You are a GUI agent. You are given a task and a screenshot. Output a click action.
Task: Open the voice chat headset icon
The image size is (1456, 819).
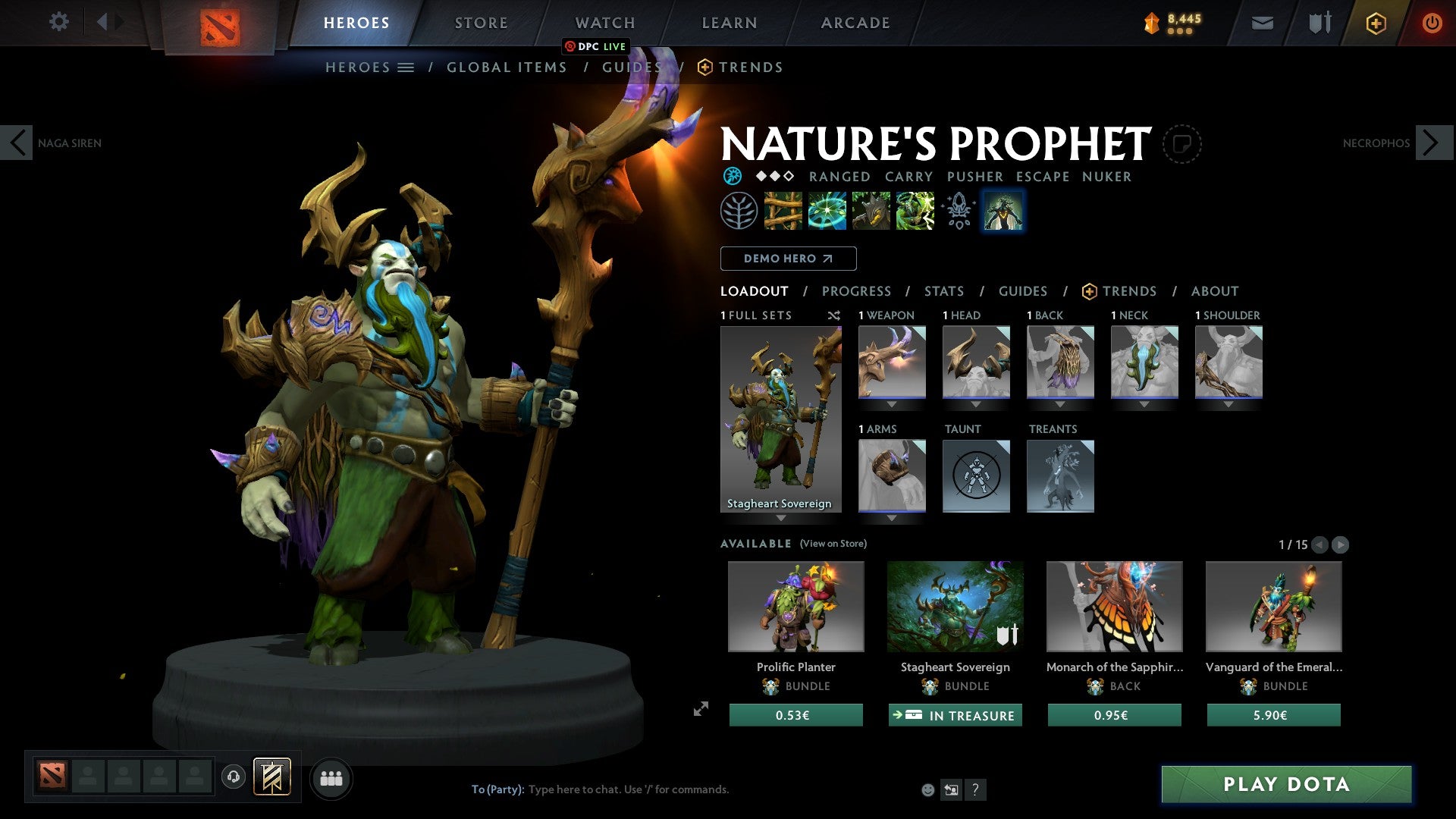232,777
